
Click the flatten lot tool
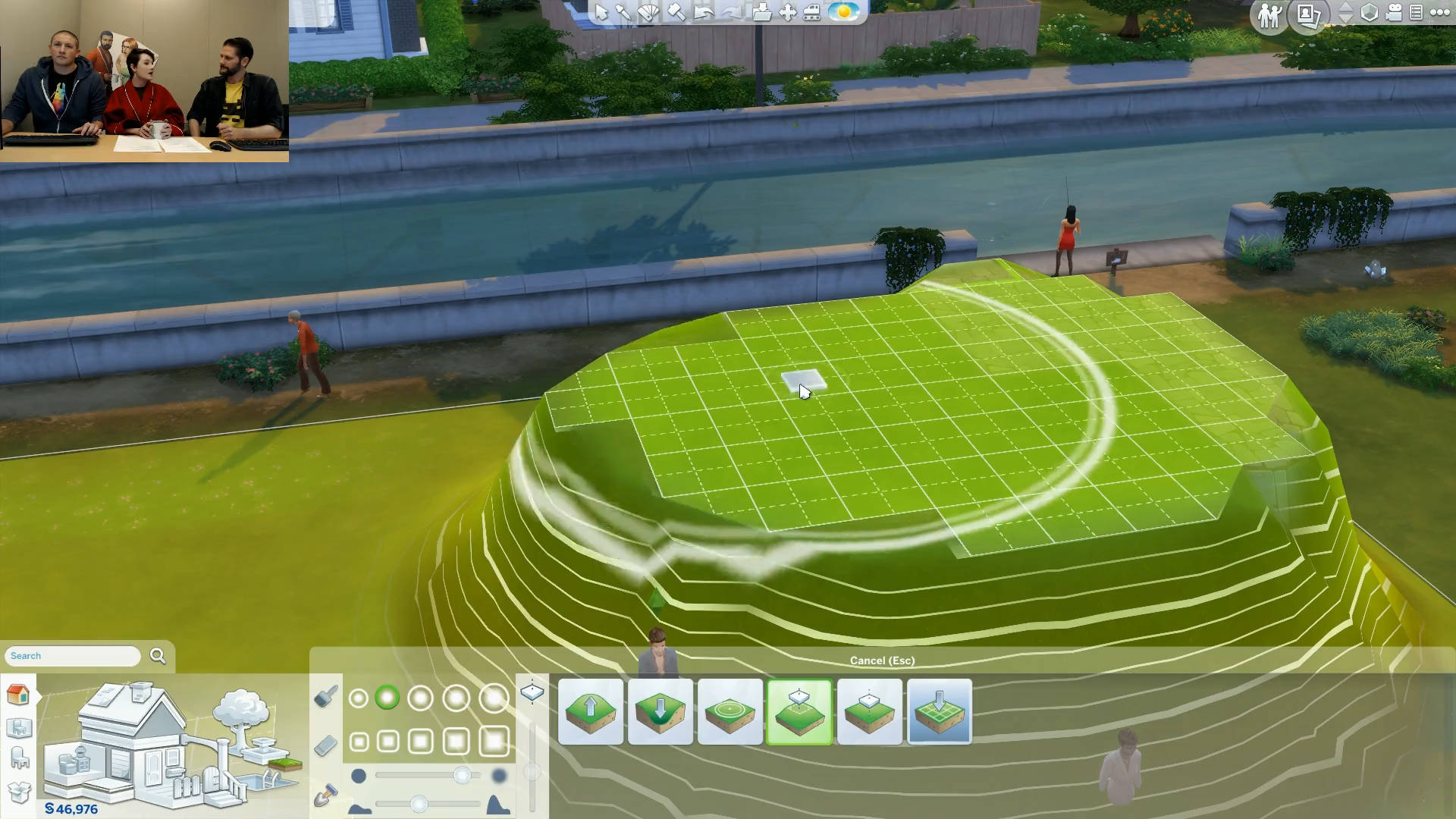click(x=940, y=711)
